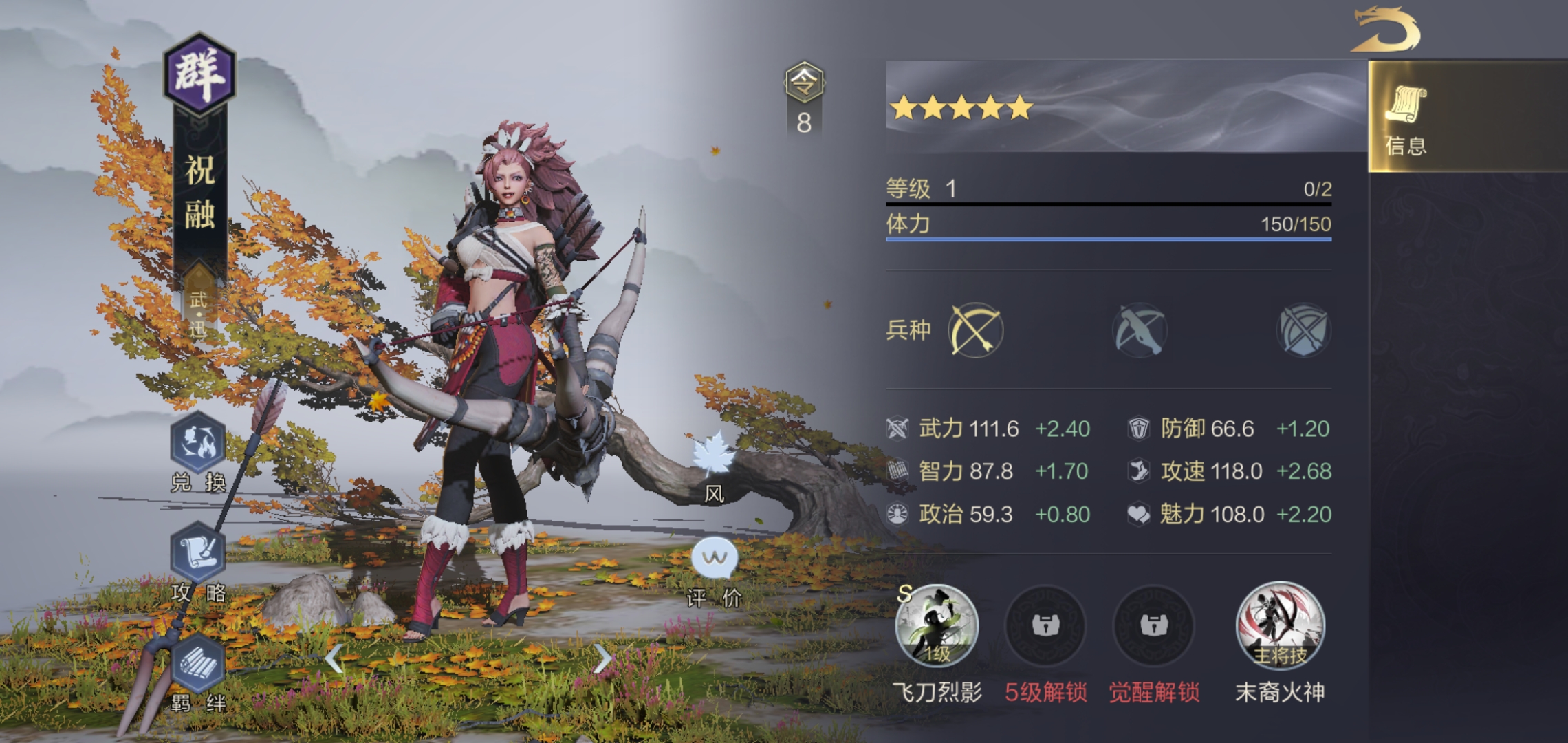Switch to the previous hero arrow
This screenshot has height=743, width=1568.
coord(334,659)
